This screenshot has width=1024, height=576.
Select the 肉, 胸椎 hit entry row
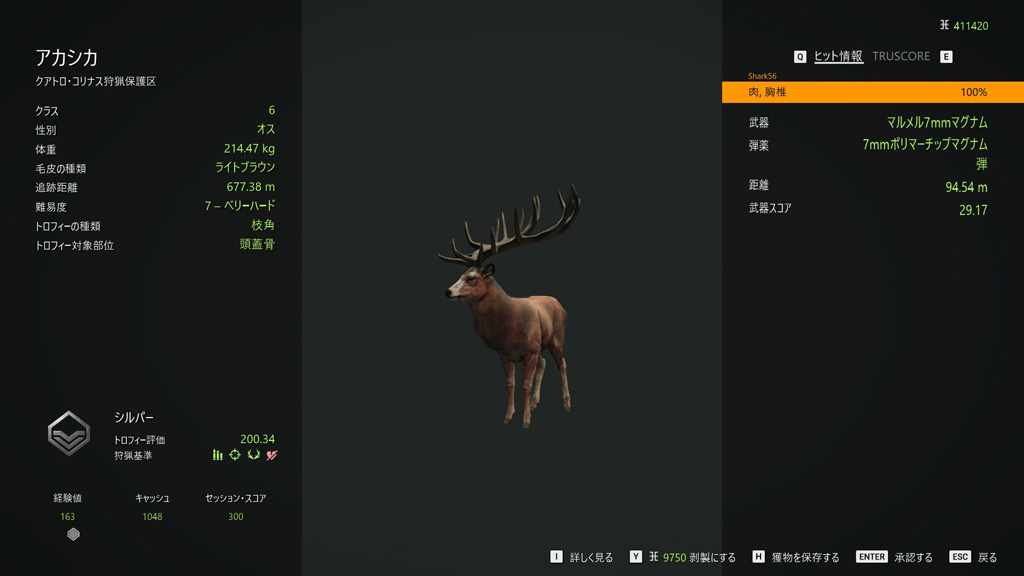[x=872, y=92]
